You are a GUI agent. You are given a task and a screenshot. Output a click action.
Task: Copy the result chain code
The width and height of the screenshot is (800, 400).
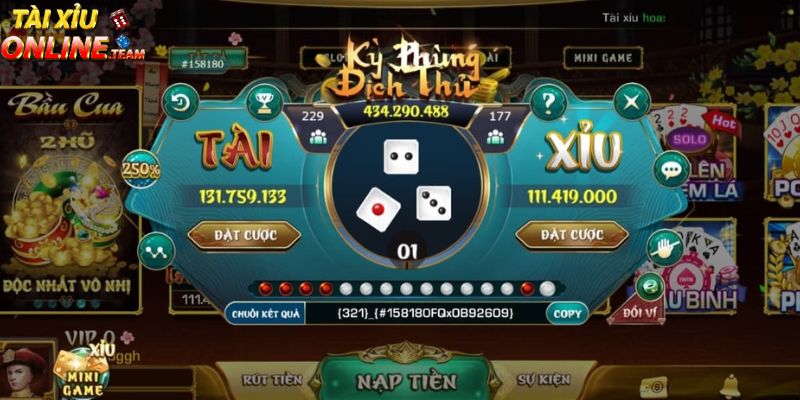tap(567, 313)
